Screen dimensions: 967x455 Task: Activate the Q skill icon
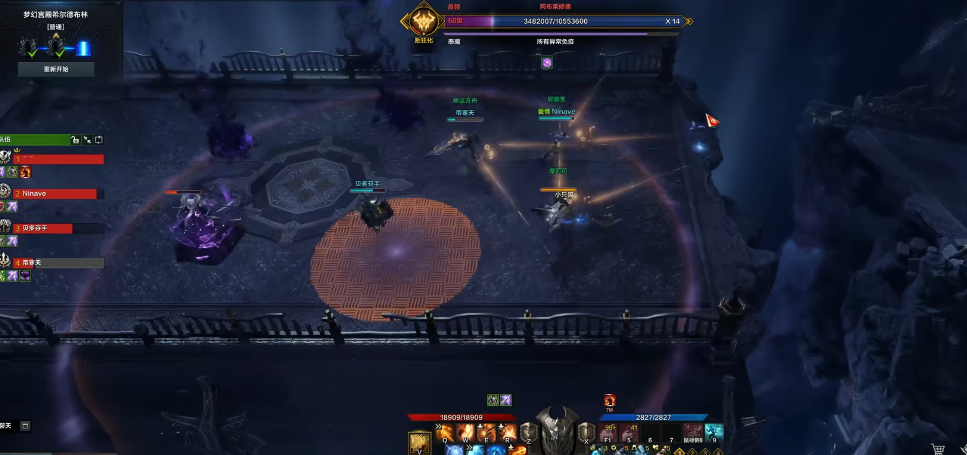click(443, 432)
